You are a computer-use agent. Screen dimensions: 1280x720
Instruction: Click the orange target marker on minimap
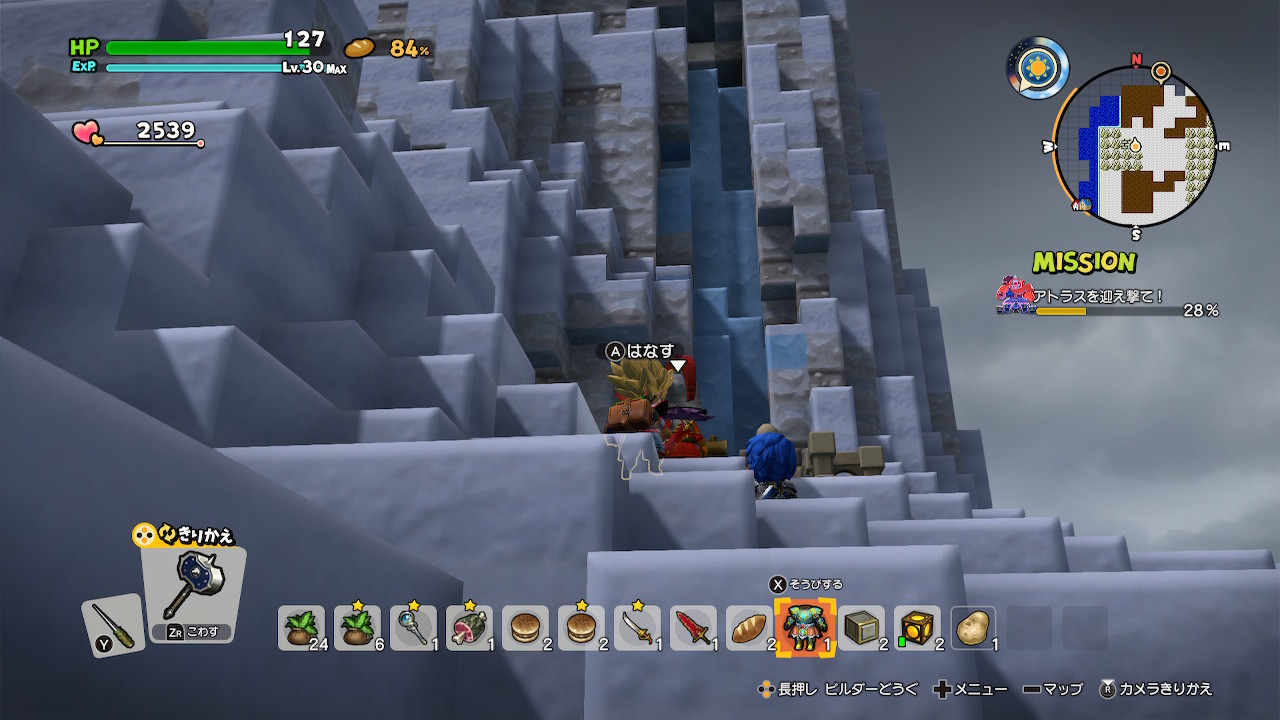coord(1161,71)
